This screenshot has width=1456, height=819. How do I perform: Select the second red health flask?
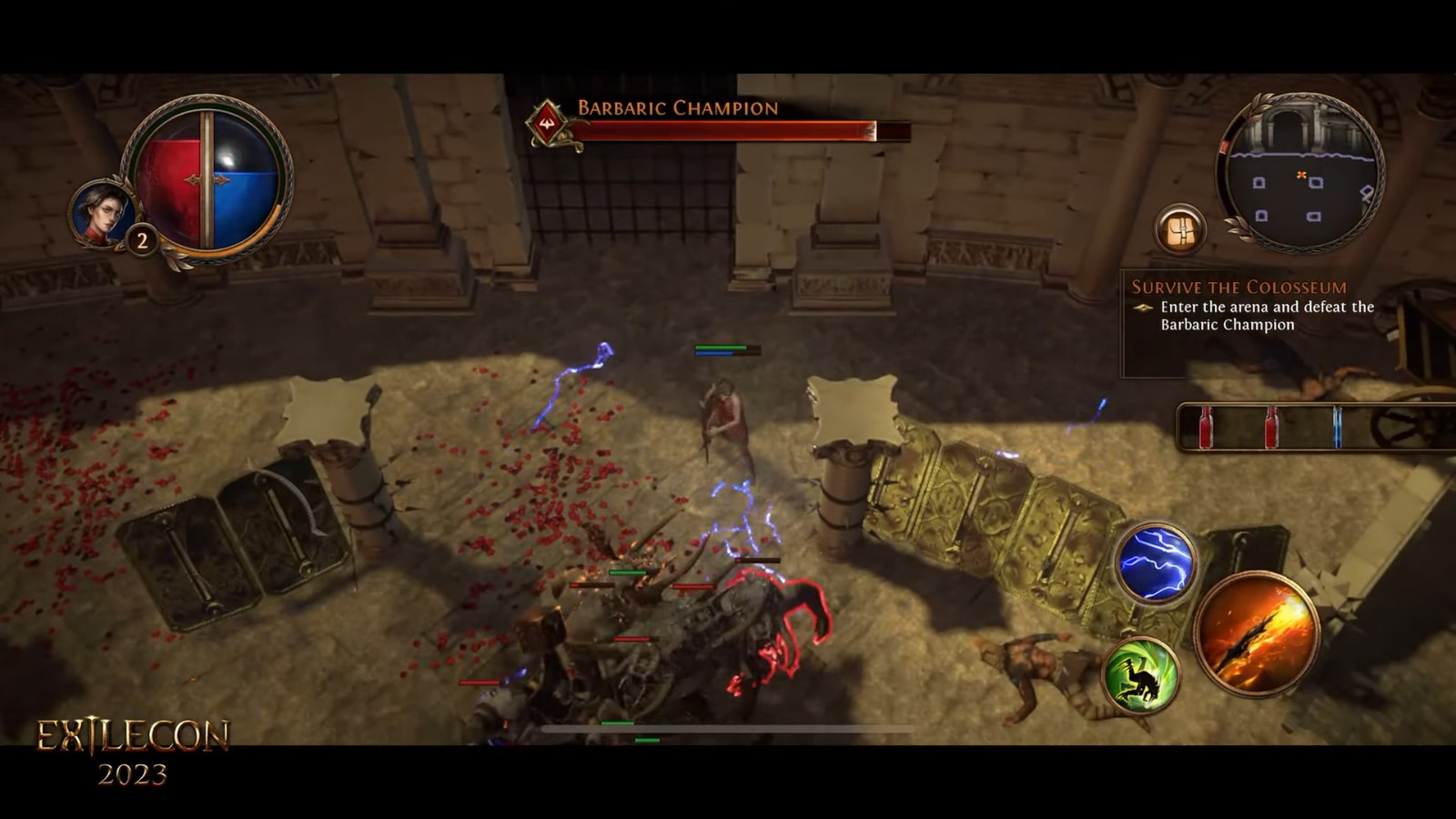coord(1272,428)
